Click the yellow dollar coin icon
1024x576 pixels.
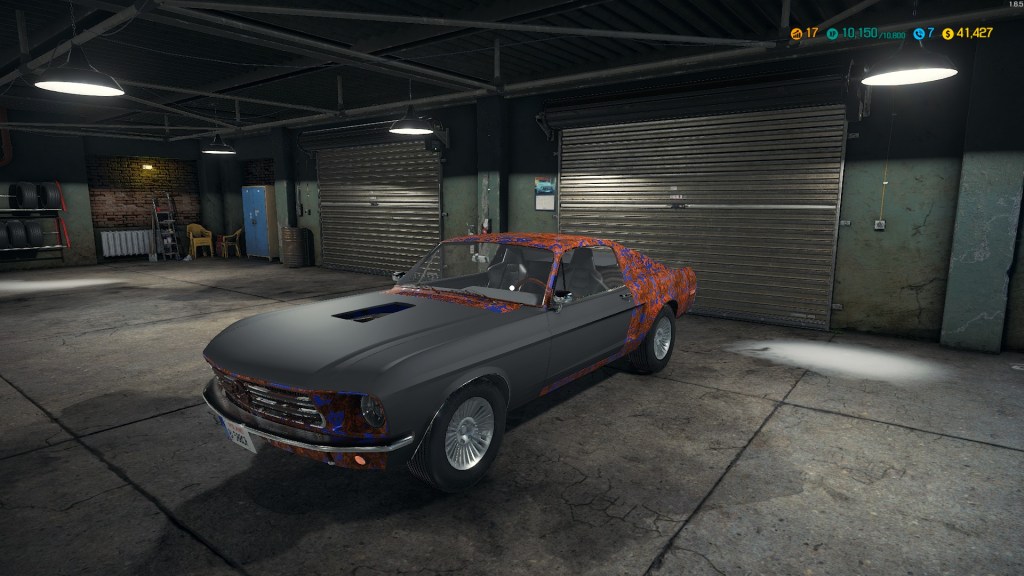[x=948, y=33]
